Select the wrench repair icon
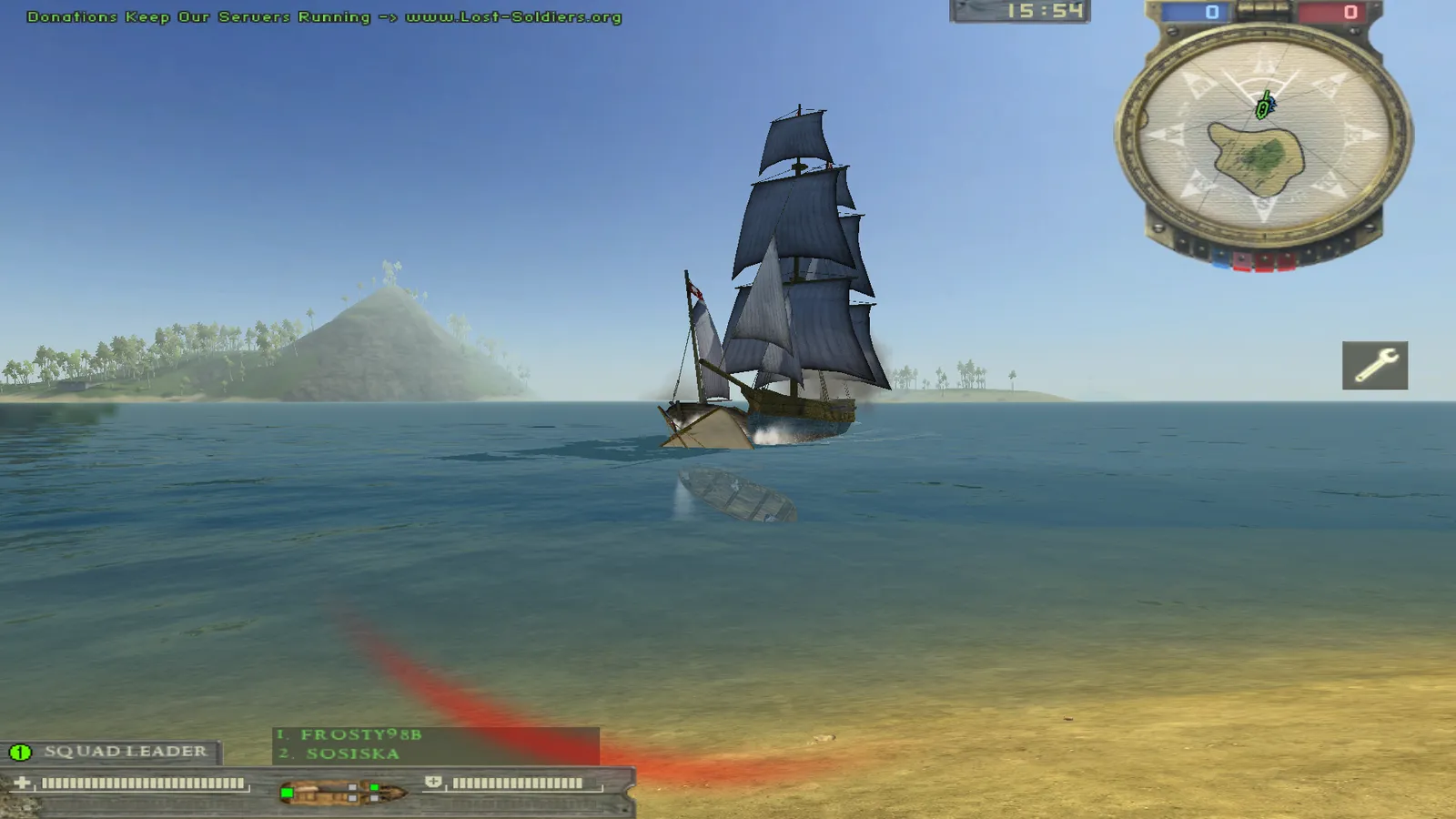Screen dimensions: 1456x819 click(x=1374, y=366)
